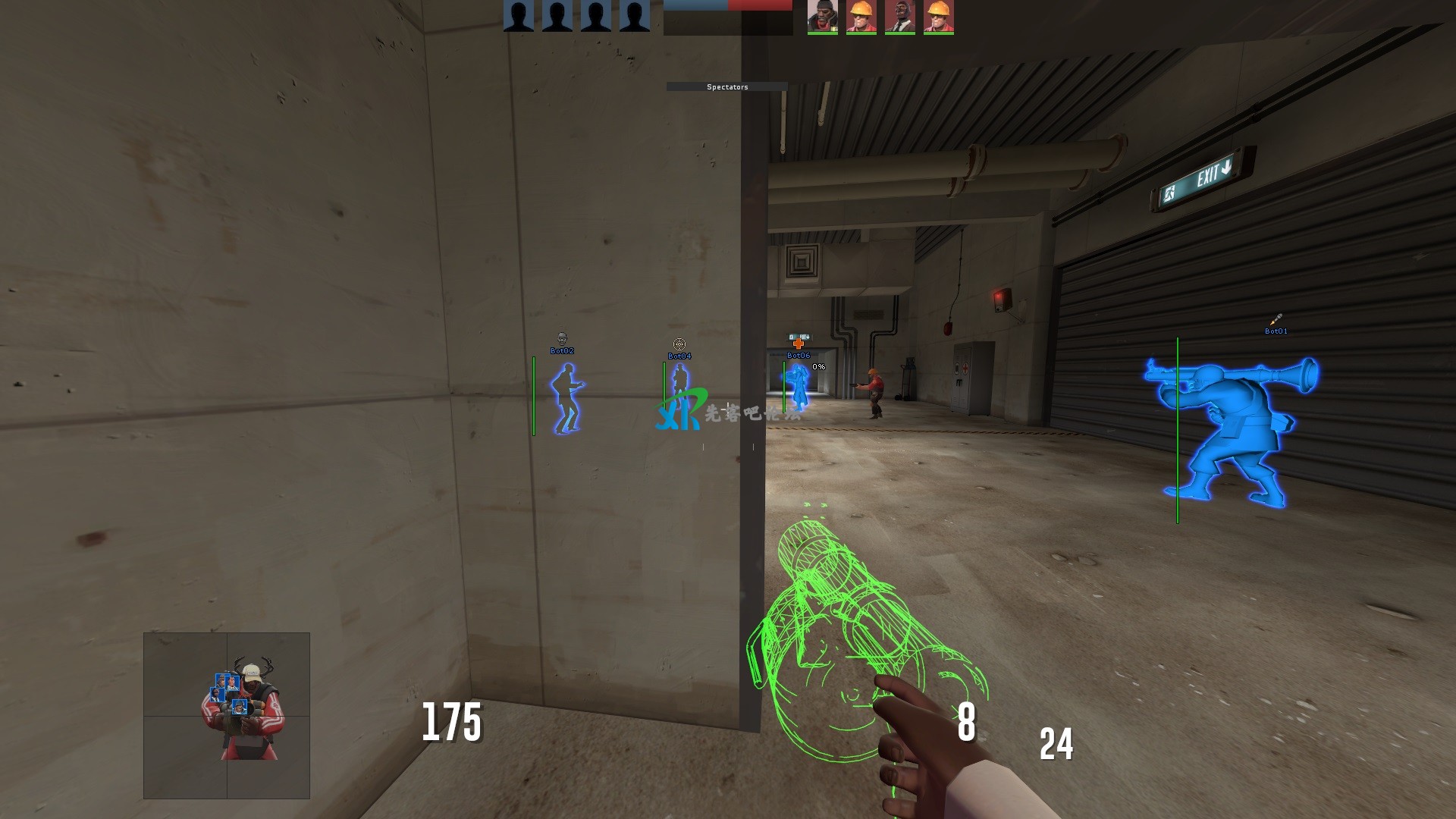Click the skull class icon above Bot02

point(562,339)
